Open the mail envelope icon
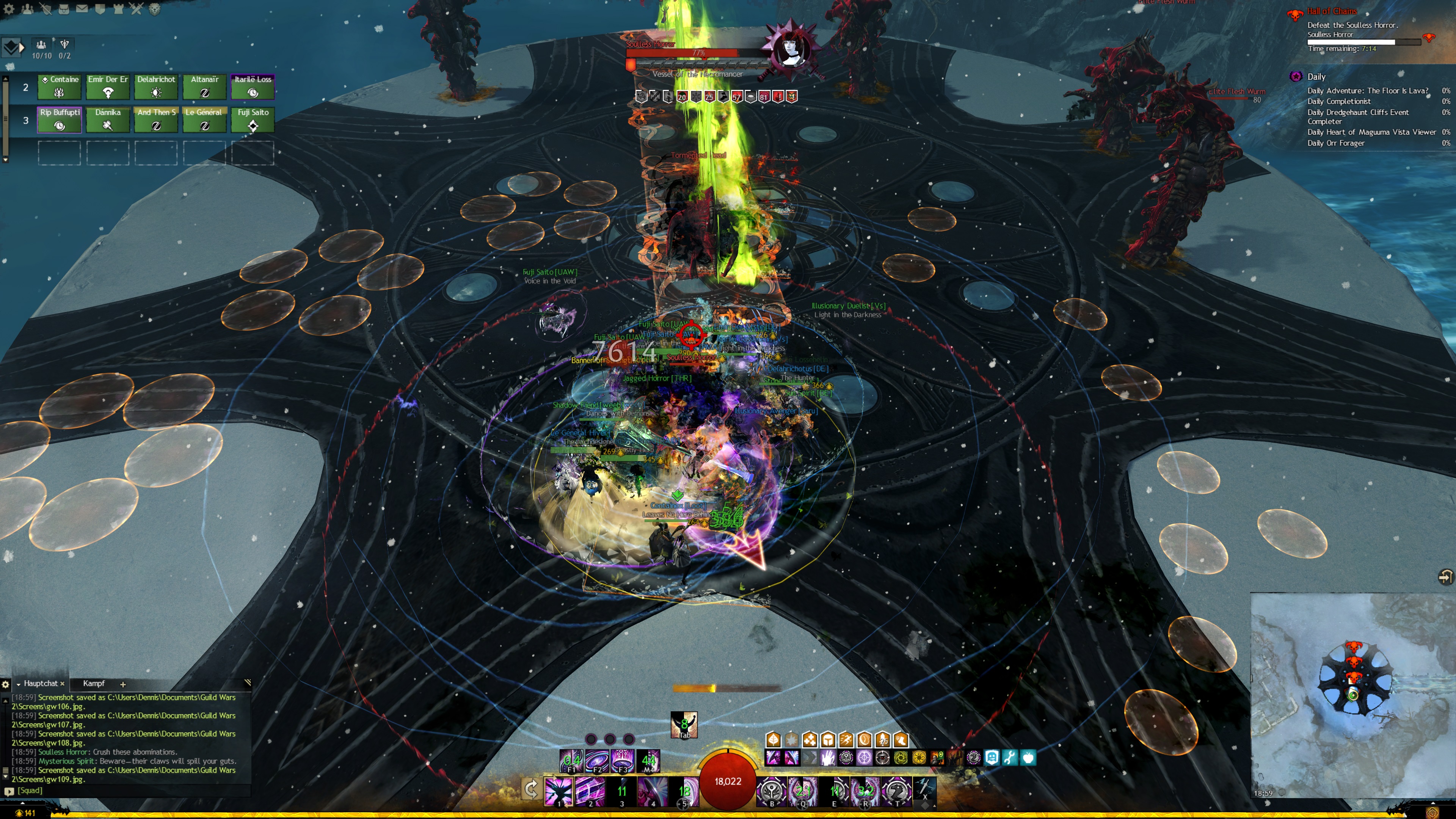This screenshot has width=1456, height=819. point(82,9)
